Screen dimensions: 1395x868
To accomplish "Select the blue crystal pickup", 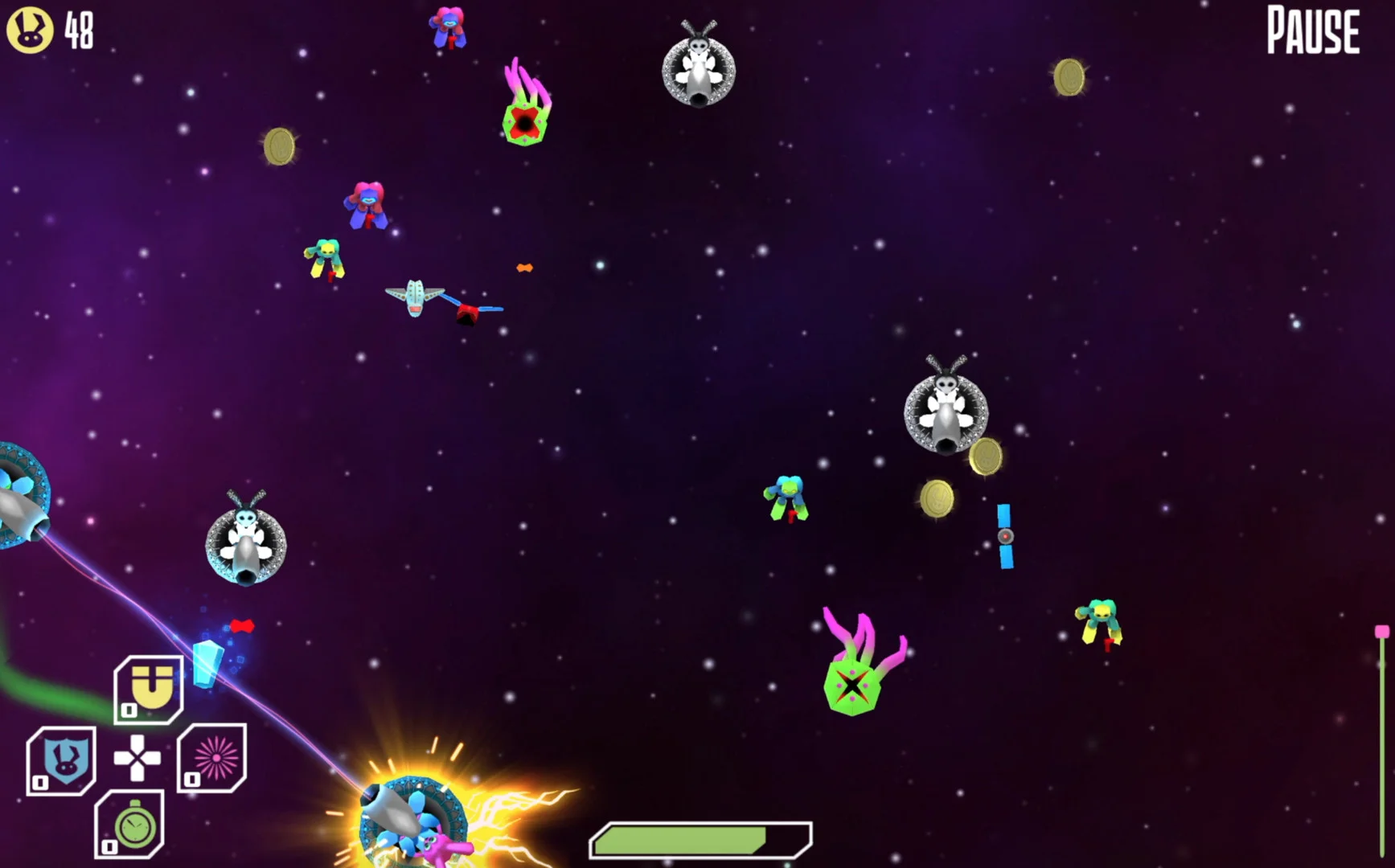I will coord(207,663).
